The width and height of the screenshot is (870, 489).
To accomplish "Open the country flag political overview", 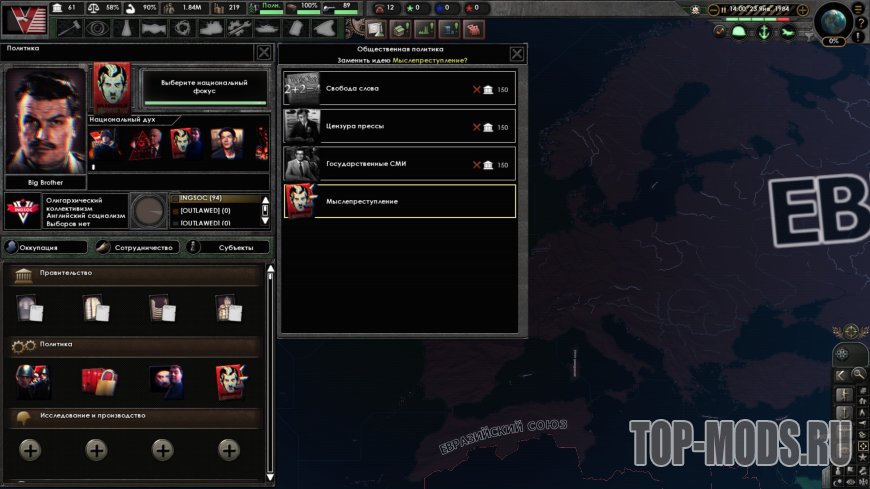I will pyautogui.click(x=22, y=20).
